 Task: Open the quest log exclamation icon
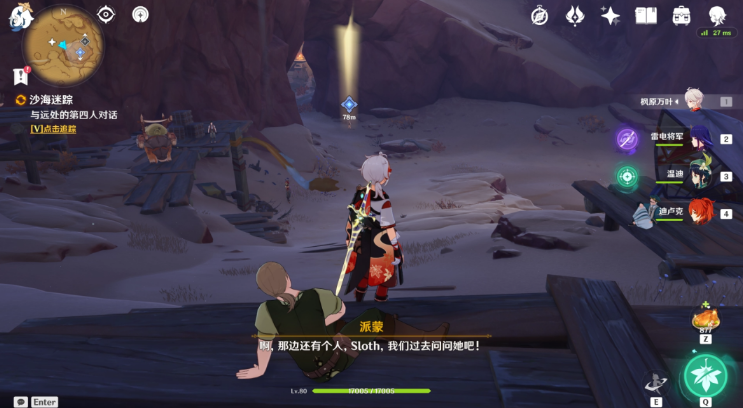[x=20, y=75]
